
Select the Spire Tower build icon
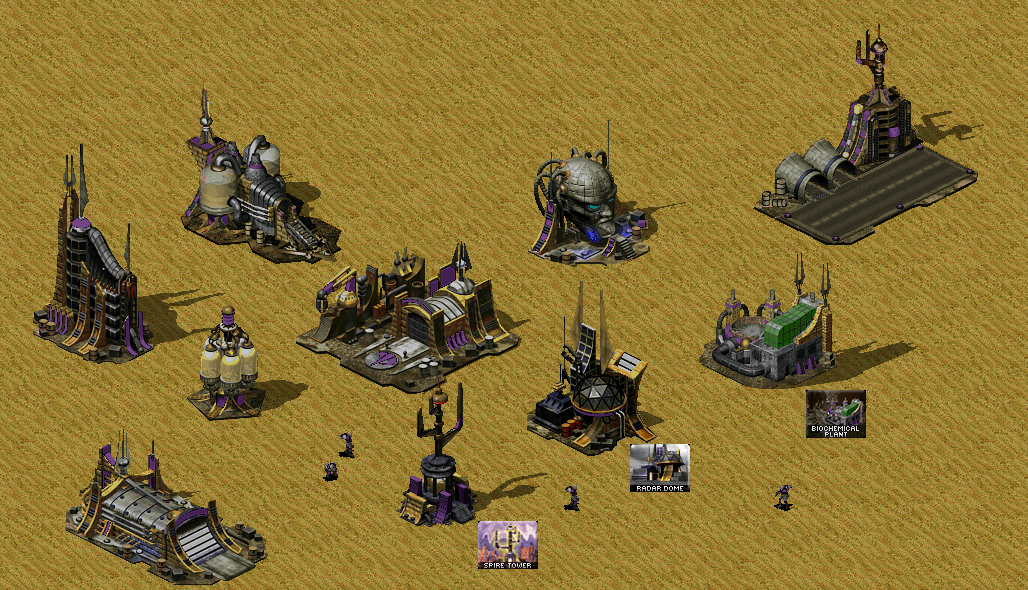pos(507,545)
